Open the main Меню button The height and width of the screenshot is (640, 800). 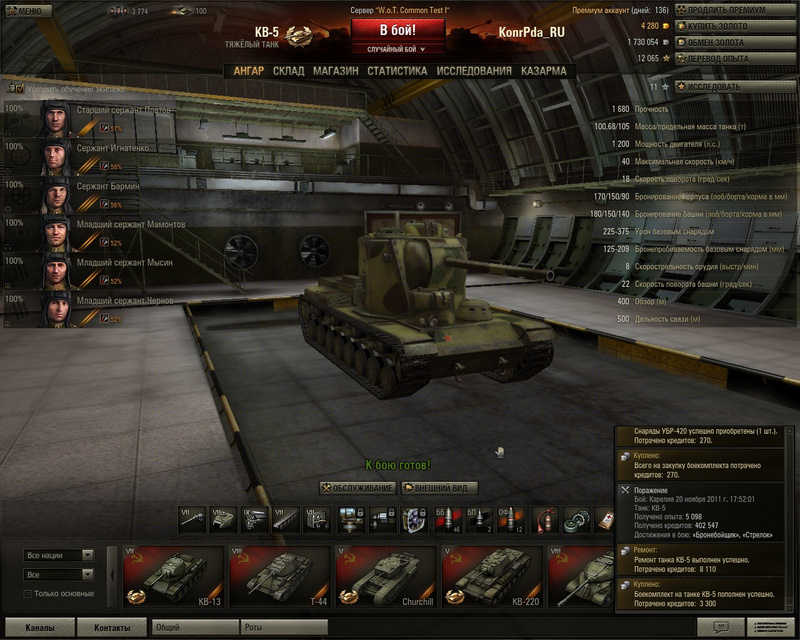(x=29, y=11)
